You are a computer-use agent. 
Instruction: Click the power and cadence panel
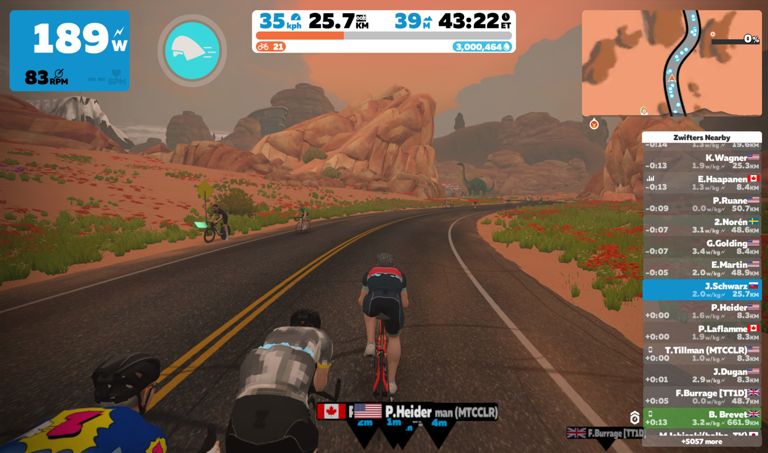pyautogui.click(x=70, y=50)
